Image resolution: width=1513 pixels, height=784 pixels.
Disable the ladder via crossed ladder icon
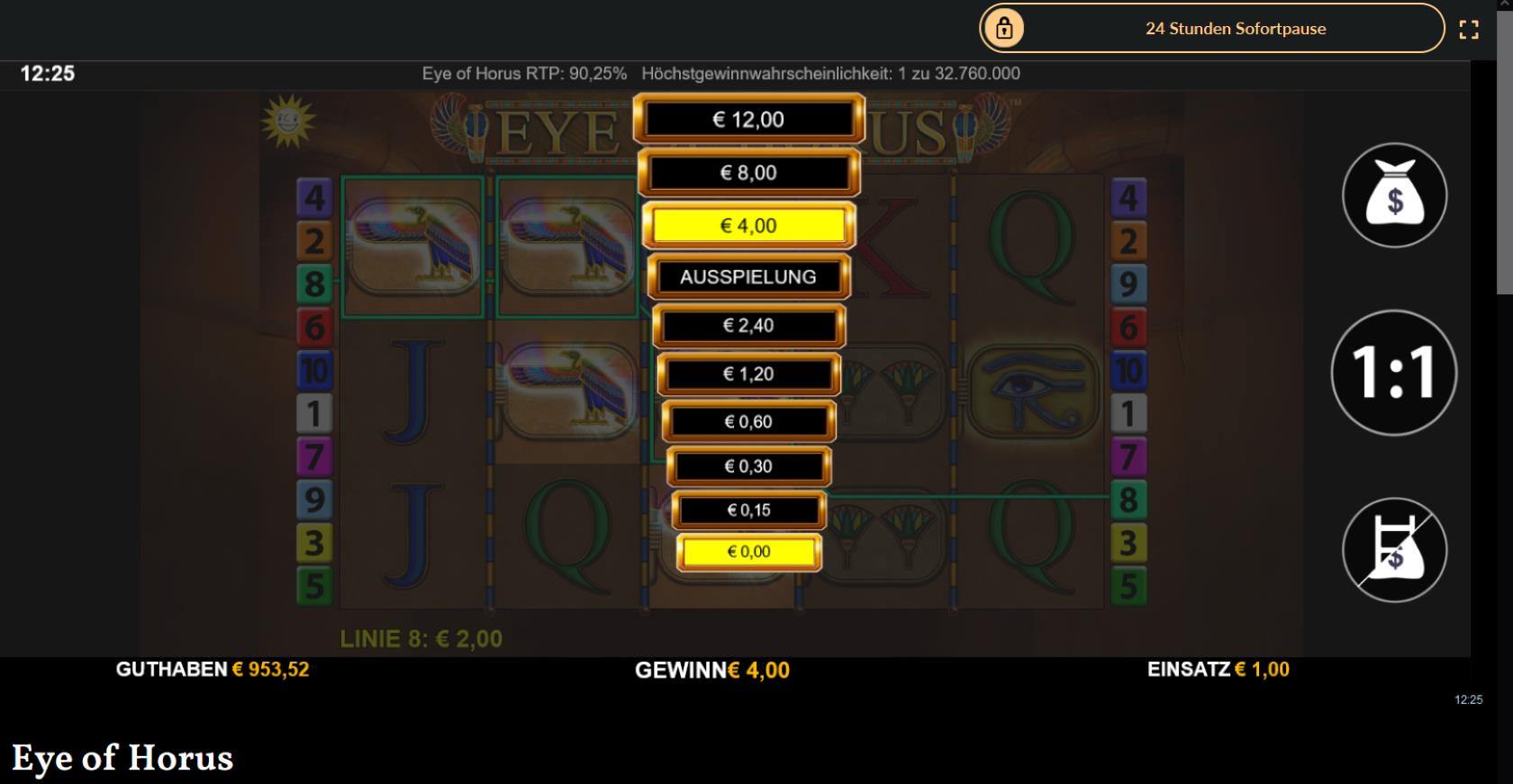(1394, 550)
